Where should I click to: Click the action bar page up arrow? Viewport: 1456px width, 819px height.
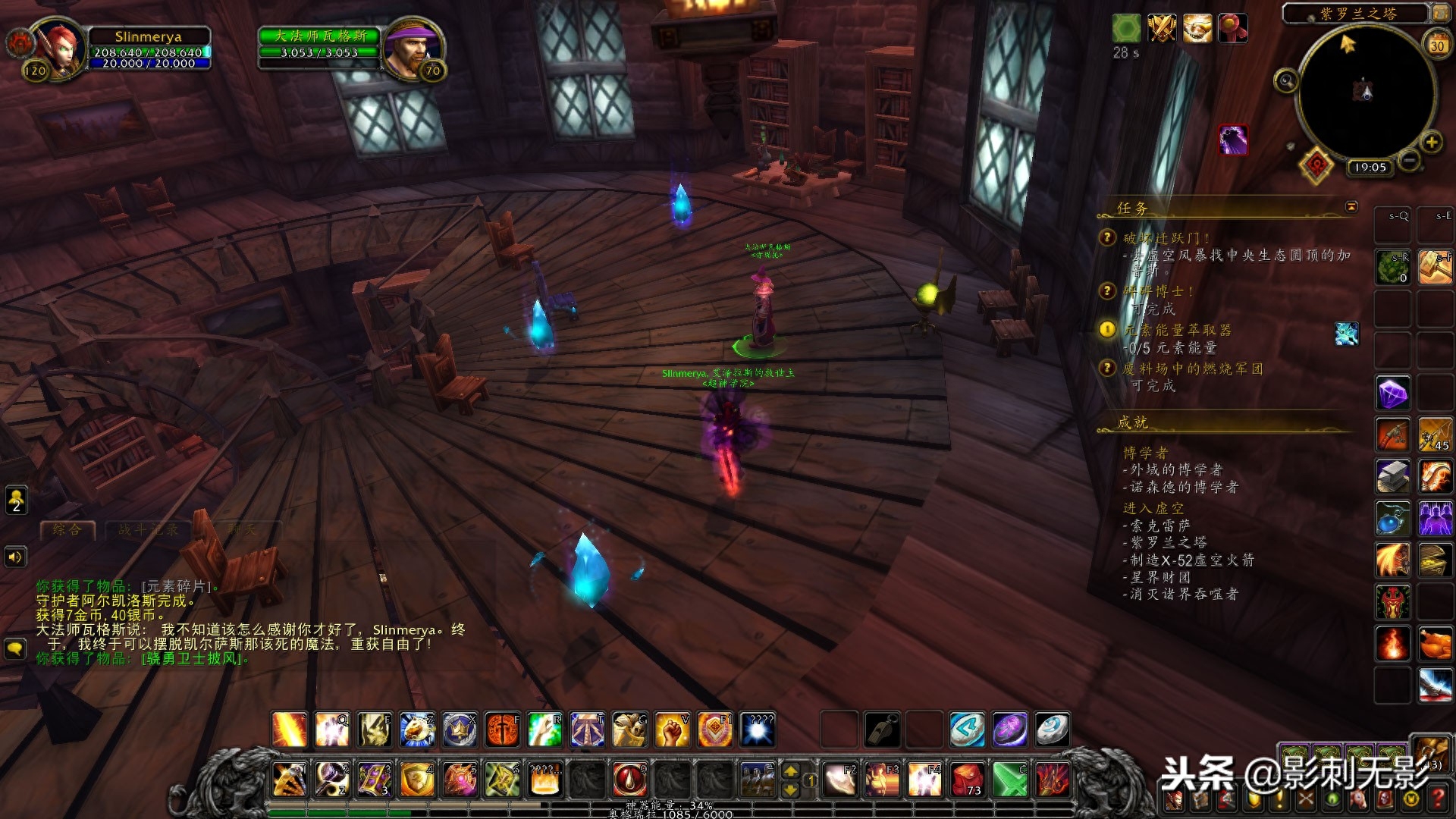(790, 771)
